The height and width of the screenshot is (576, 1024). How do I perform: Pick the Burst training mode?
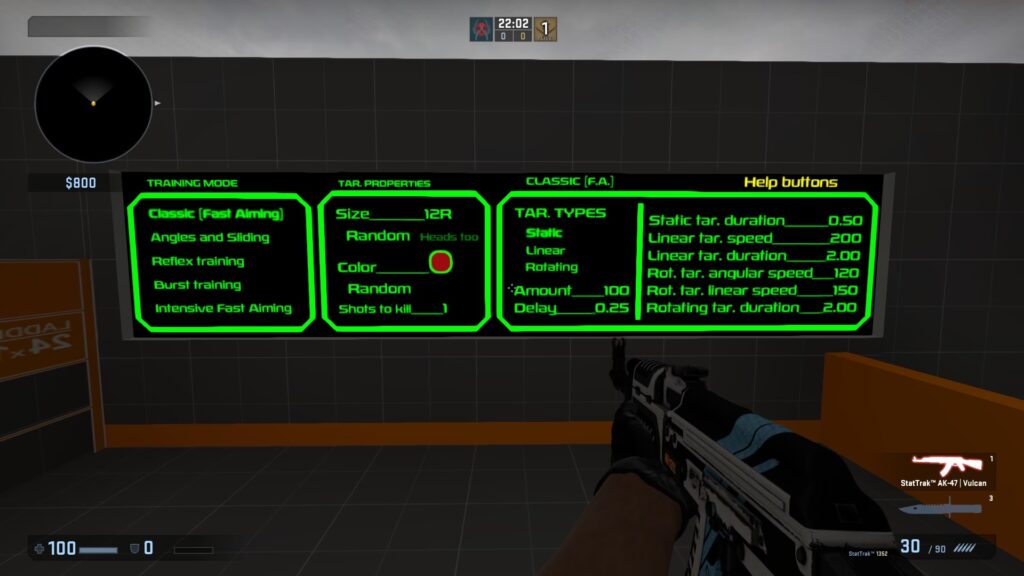point(197,285)
